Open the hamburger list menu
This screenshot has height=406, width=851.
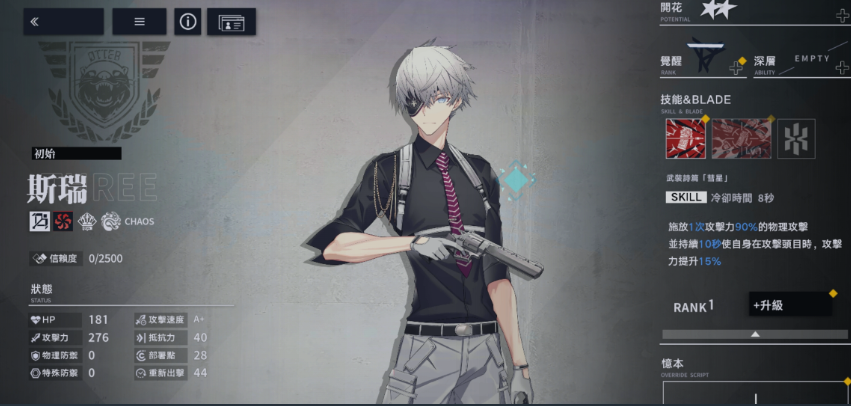click(139, 21)
